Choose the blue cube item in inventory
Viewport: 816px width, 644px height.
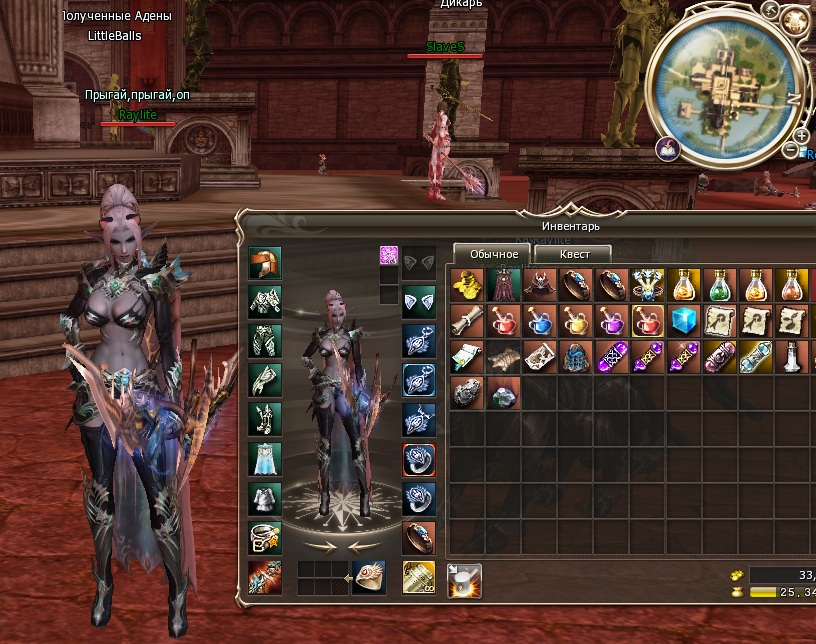(683, 321)
